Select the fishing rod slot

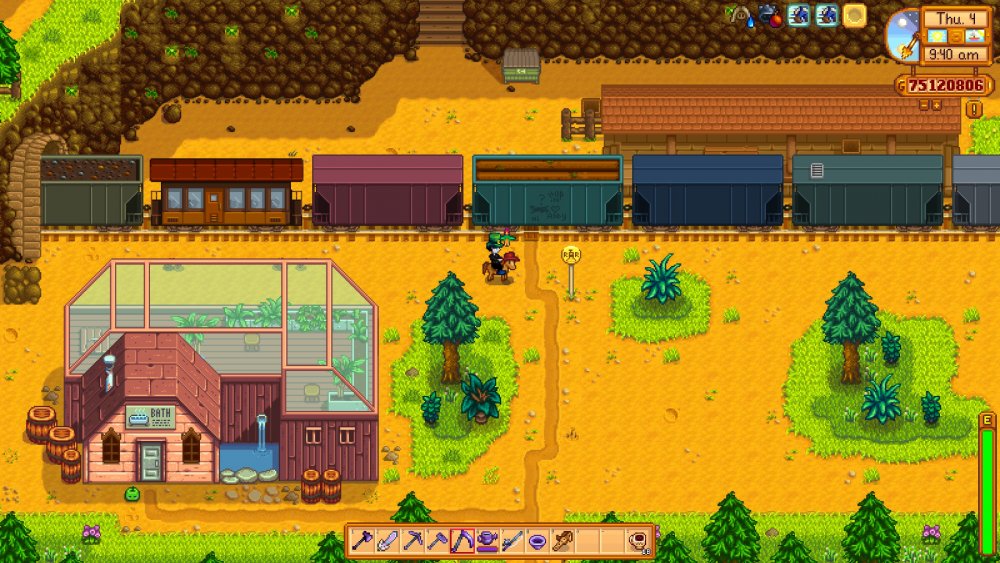(x=512, y=541)
